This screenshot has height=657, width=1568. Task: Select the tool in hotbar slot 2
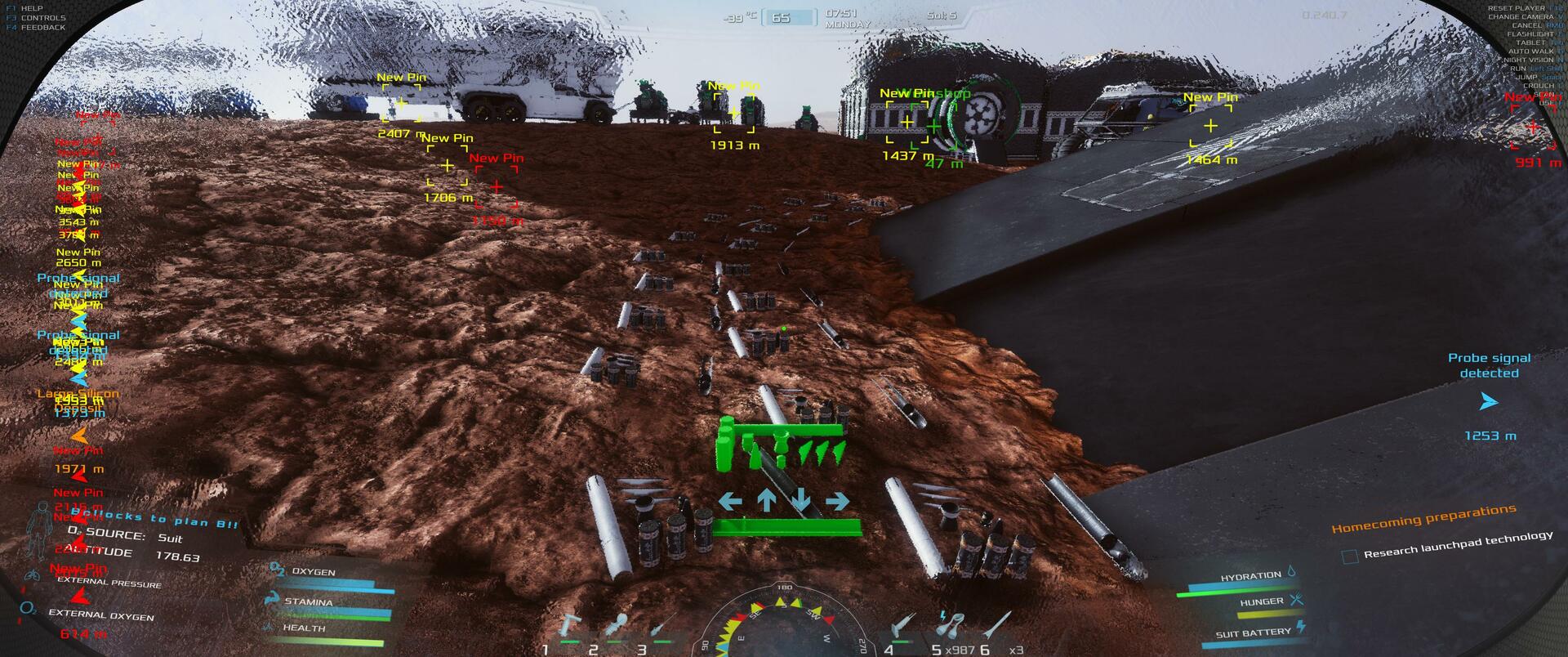[x=617, y=628]
